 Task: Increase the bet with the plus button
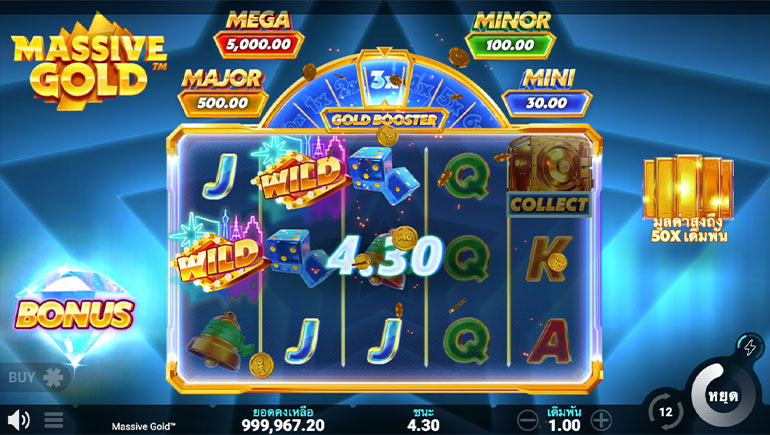(x=601, y=419)
